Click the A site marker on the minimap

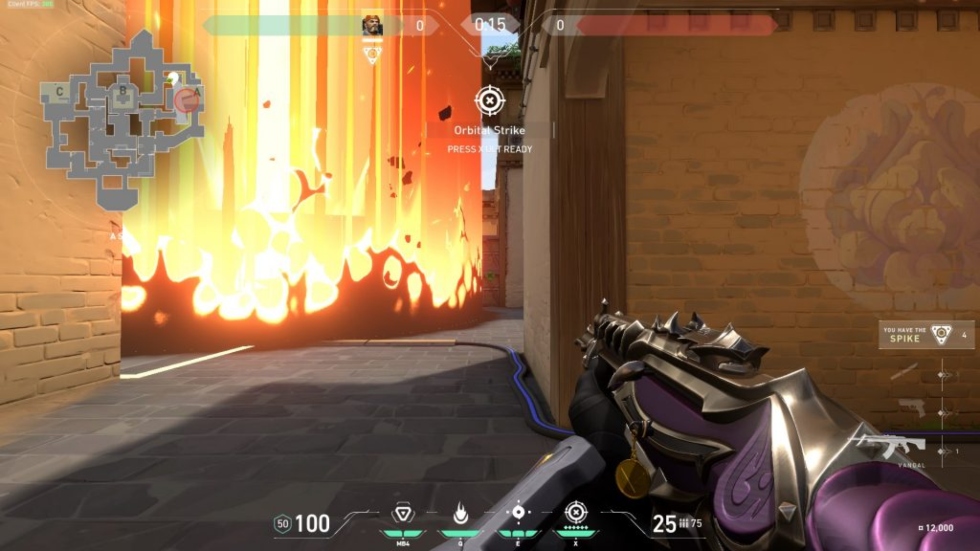point(197,92)
